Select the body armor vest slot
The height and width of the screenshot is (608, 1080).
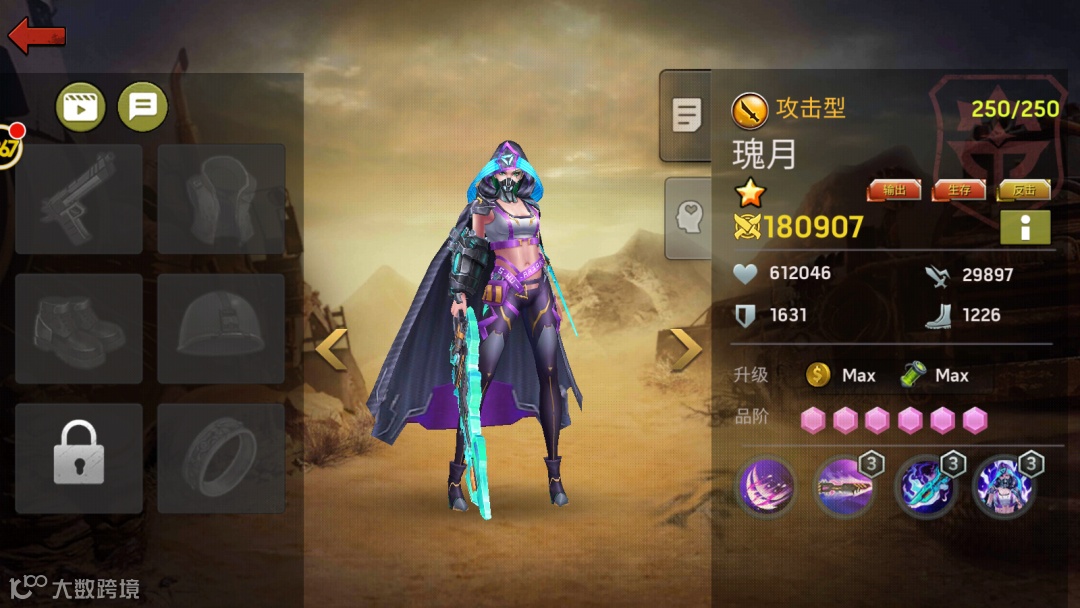(221, 198)
